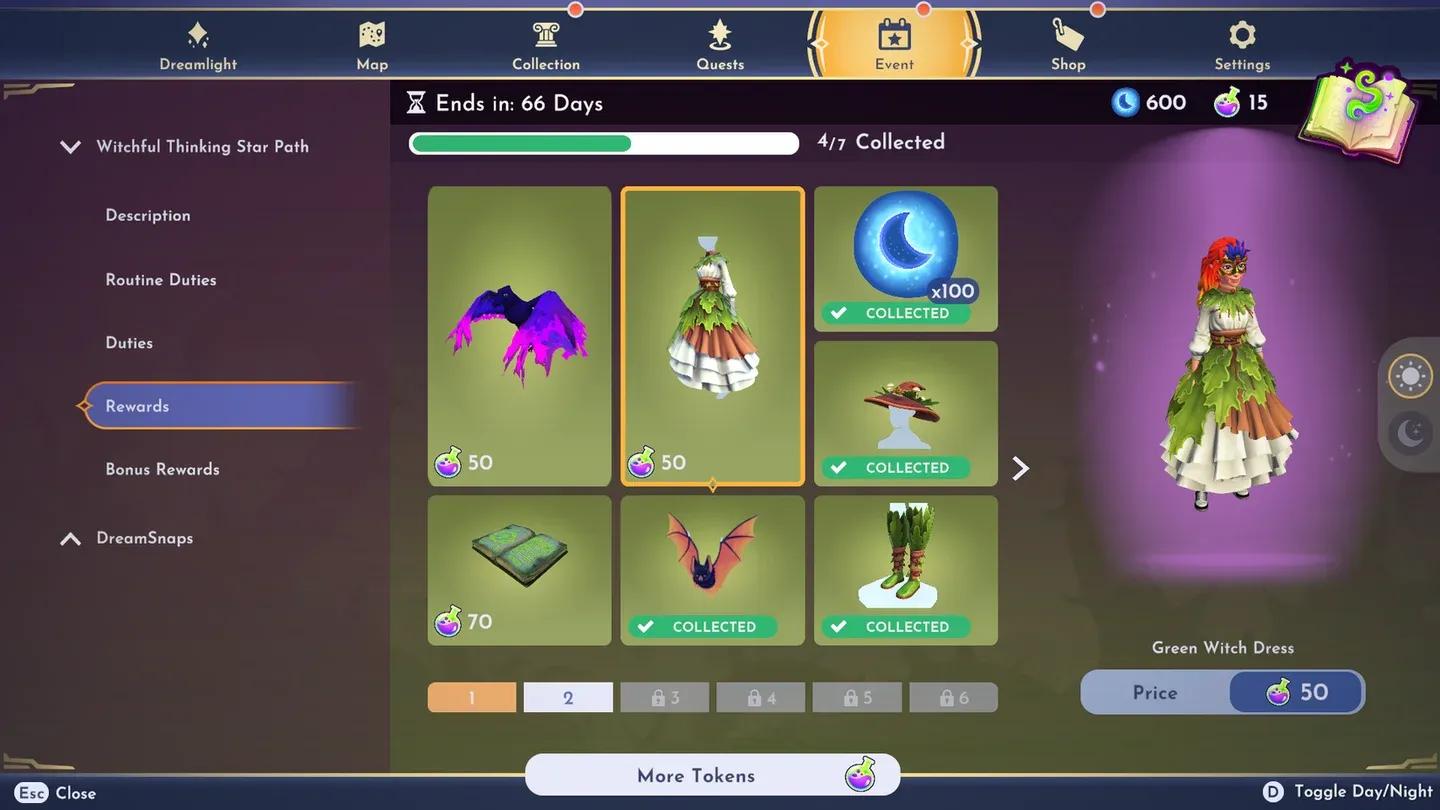Select the Green Witch Dress reward thumbnail
The image size is (1440, 810).
(712, 335)
